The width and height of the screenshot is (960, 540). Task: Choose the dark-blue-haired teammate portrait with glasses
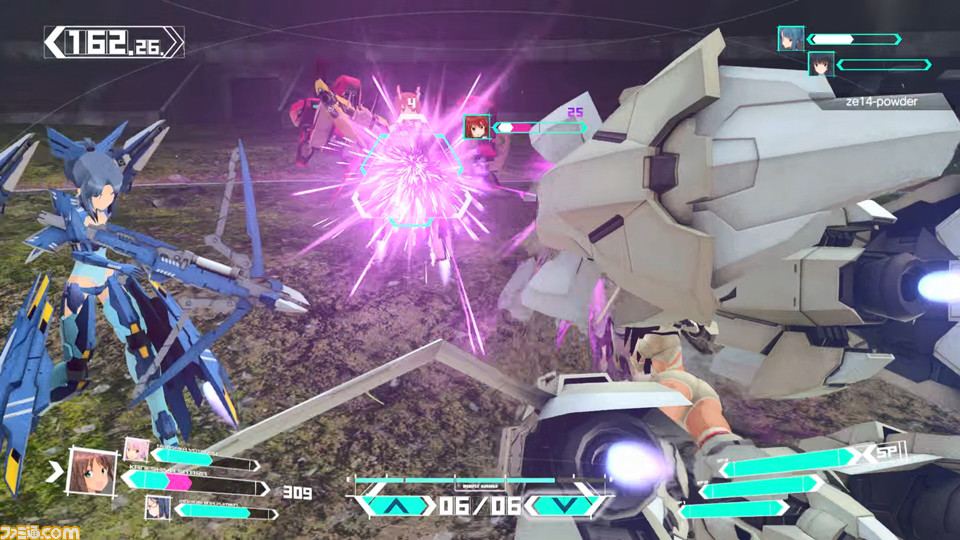tap(158, 508)
